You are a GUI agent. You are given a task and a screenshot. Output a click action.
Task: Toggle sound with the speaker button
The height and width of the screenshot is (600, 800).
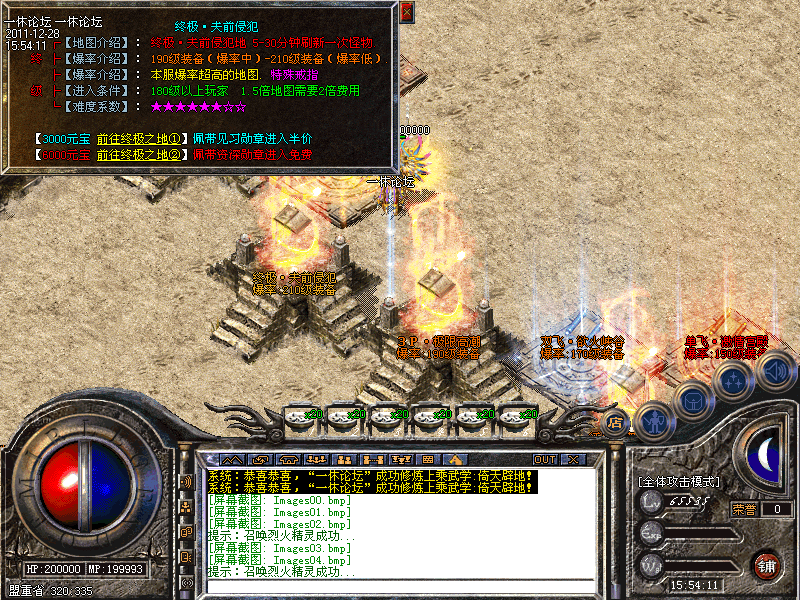tap(773, 371)
